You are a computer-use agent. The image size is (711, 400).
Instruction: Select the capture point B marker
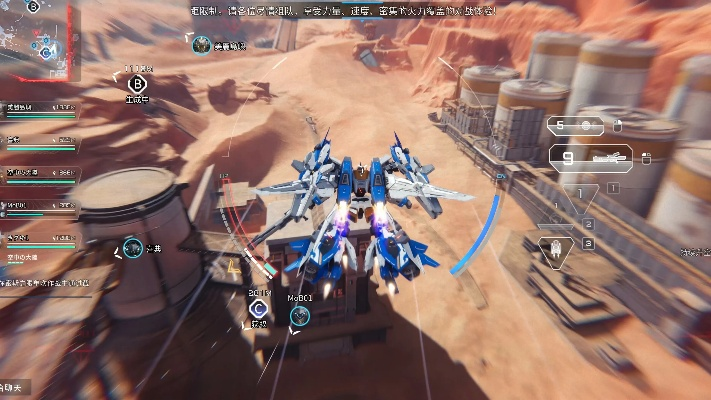pos(139,83)
